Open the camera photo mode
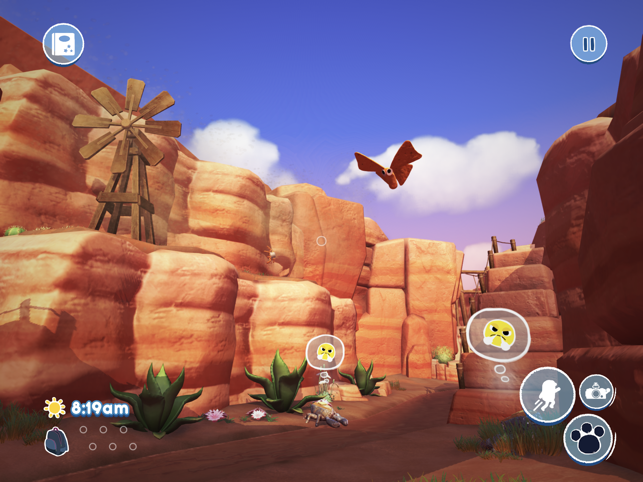643x482 pixels. [x=596, y=392]
